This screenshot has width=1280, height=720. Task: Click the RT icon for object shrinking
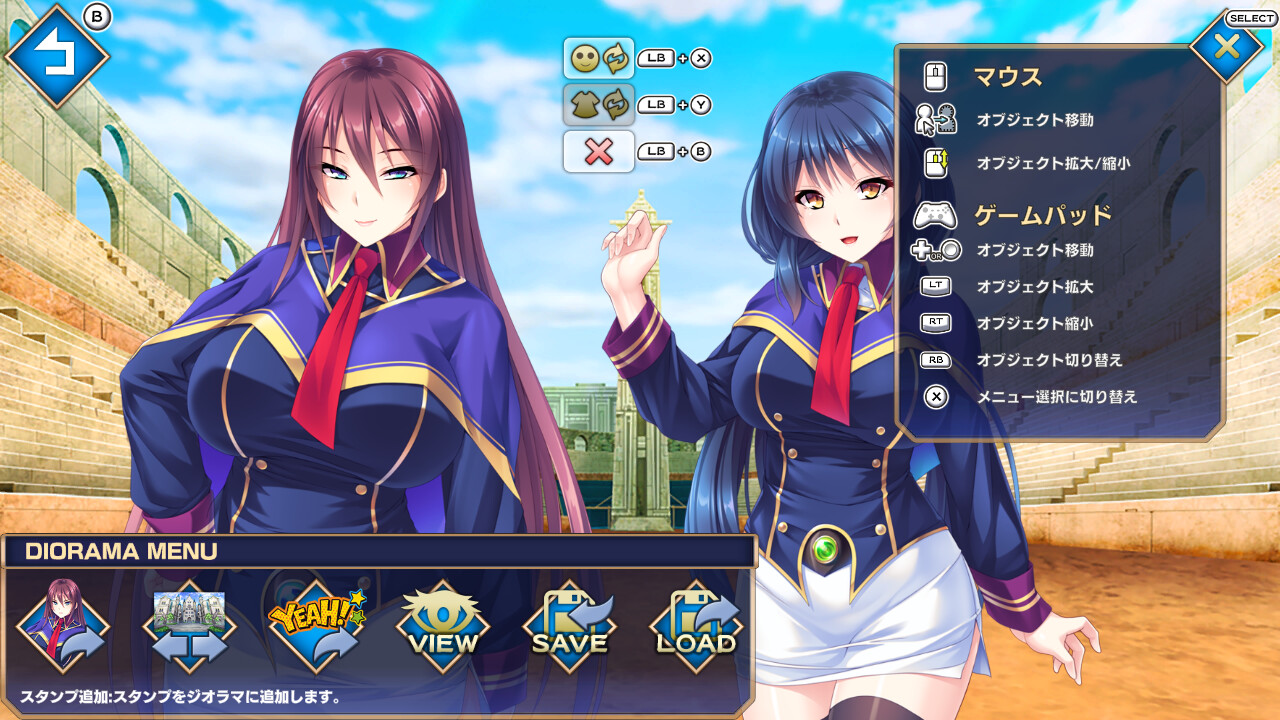tap(934, 323)
